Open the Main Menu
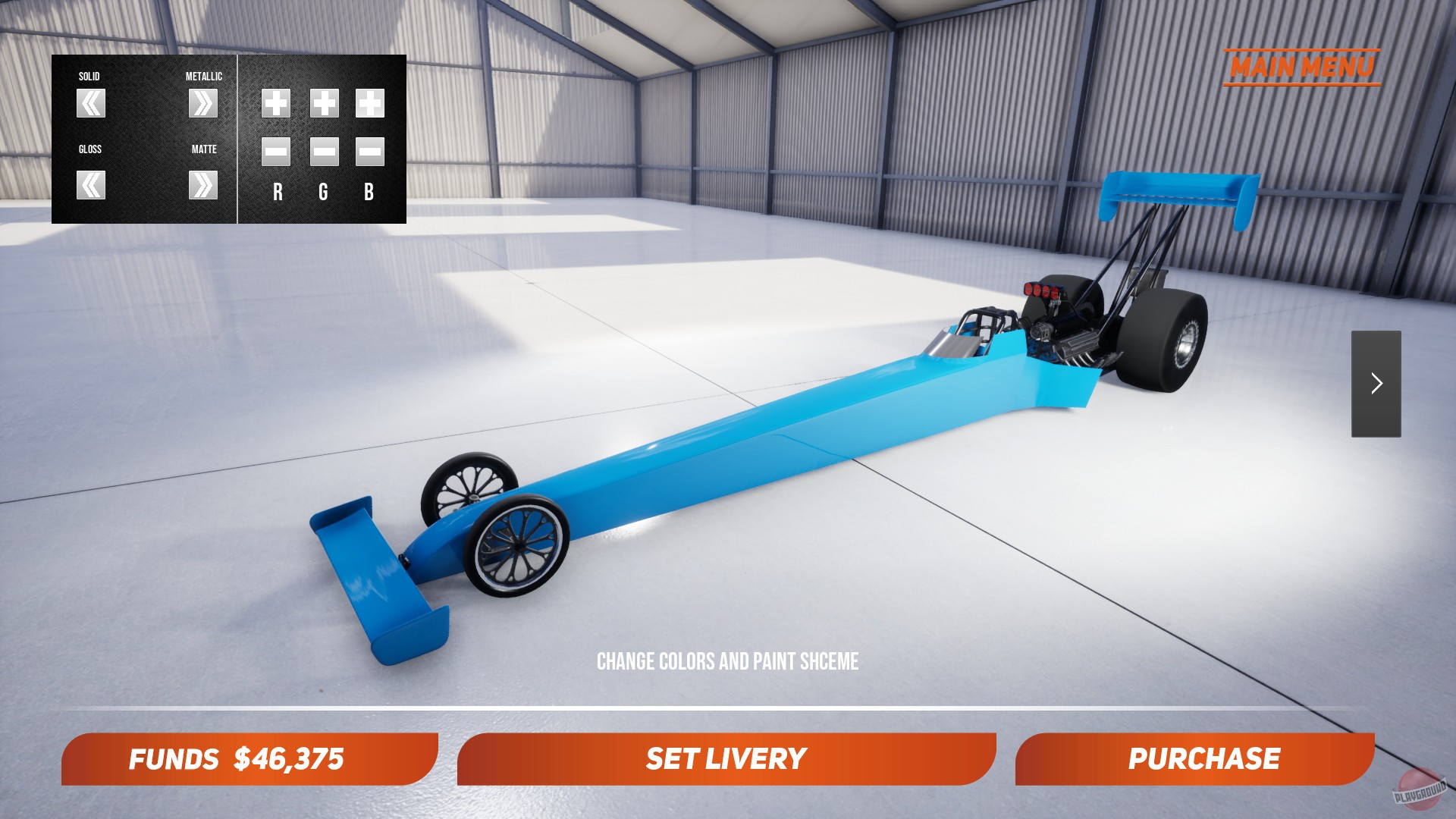Viewport: 1456px width, 819px height. 1304,67
